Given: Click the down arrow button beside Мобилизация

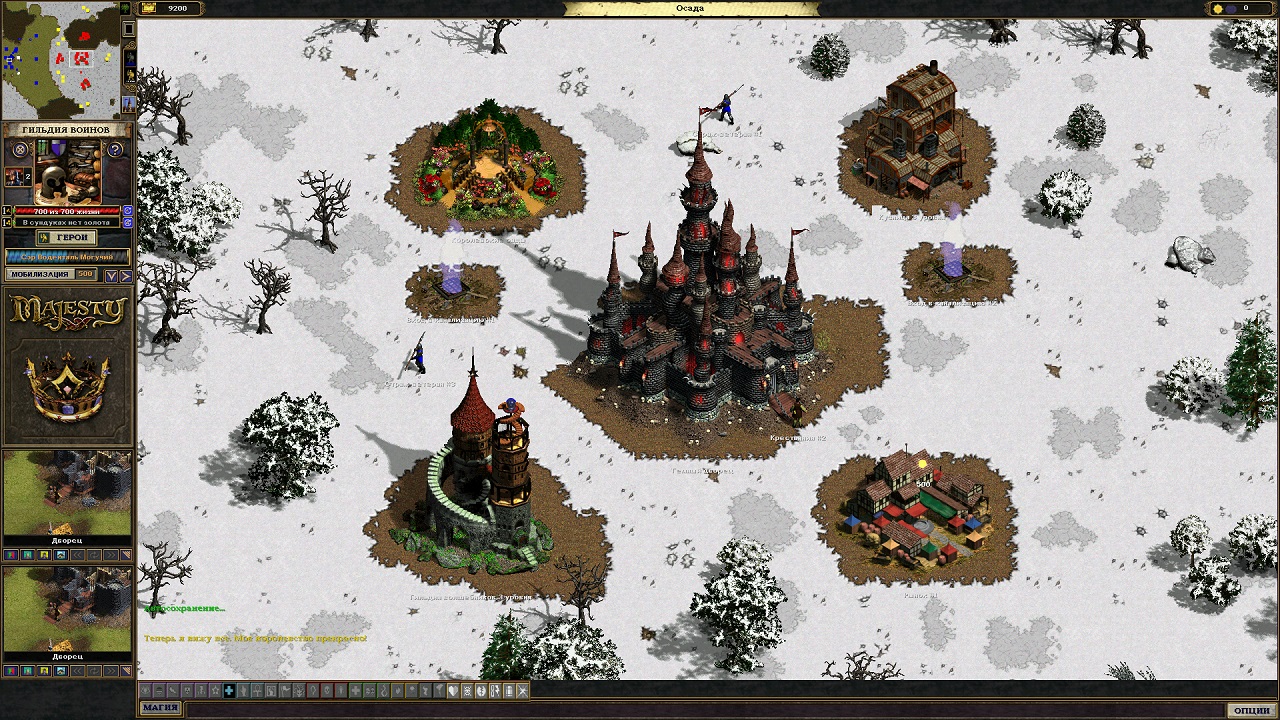Looking at the screenshot, I should point(111,275).
